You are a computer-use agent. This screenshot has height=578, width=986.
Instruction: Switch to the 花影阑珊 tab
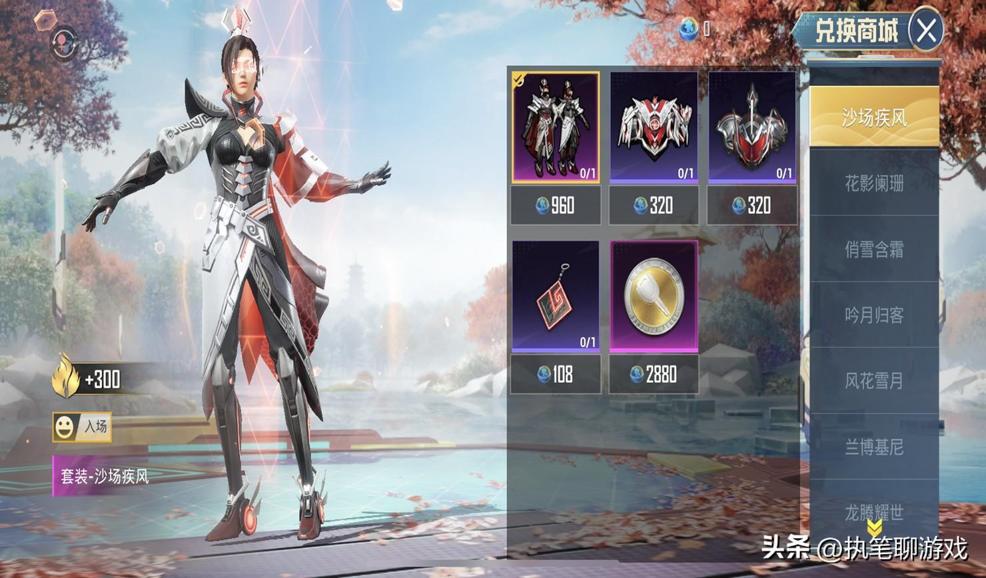coord(873,183)
